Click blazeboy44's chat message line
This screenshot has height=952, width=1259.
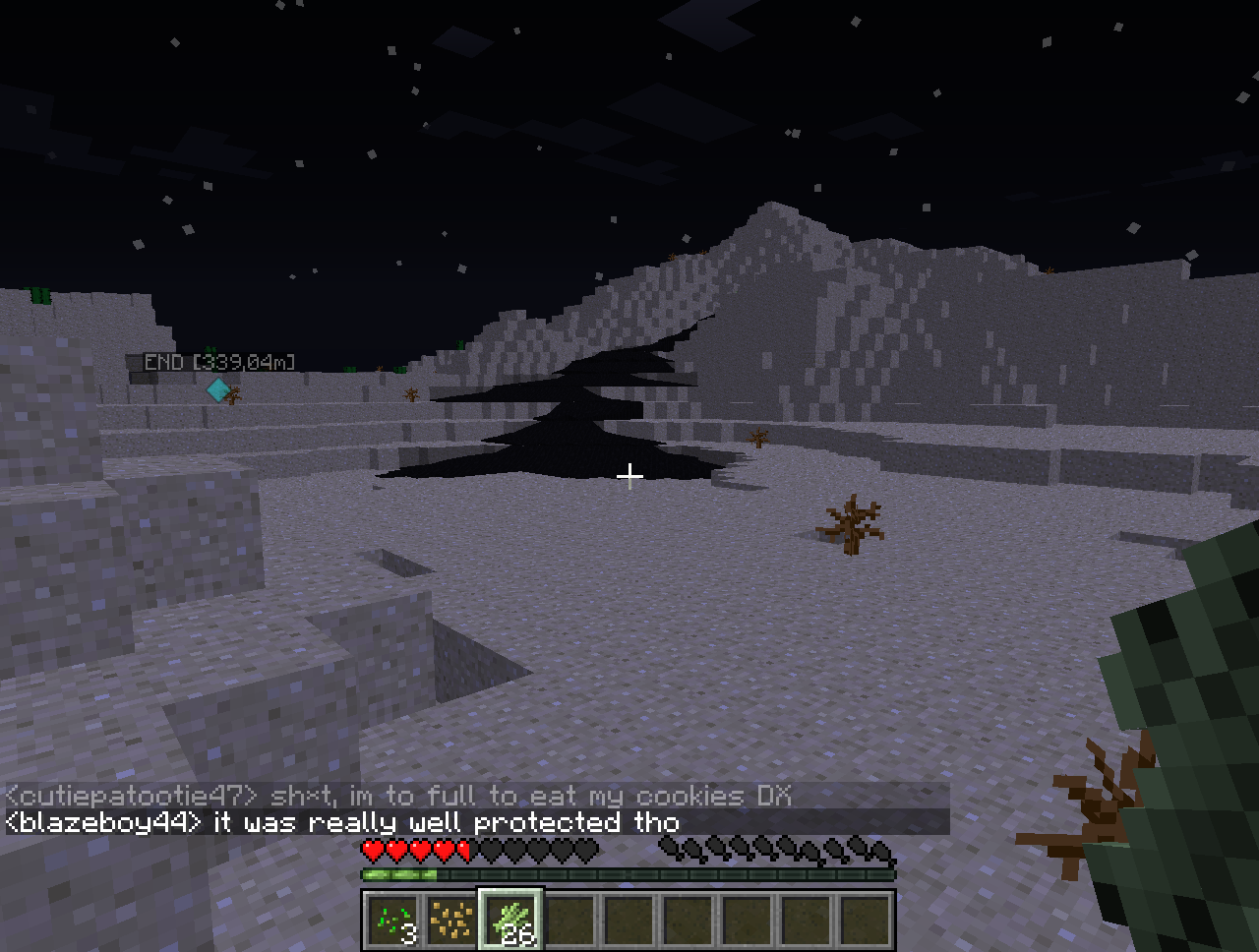click(342, 822)
